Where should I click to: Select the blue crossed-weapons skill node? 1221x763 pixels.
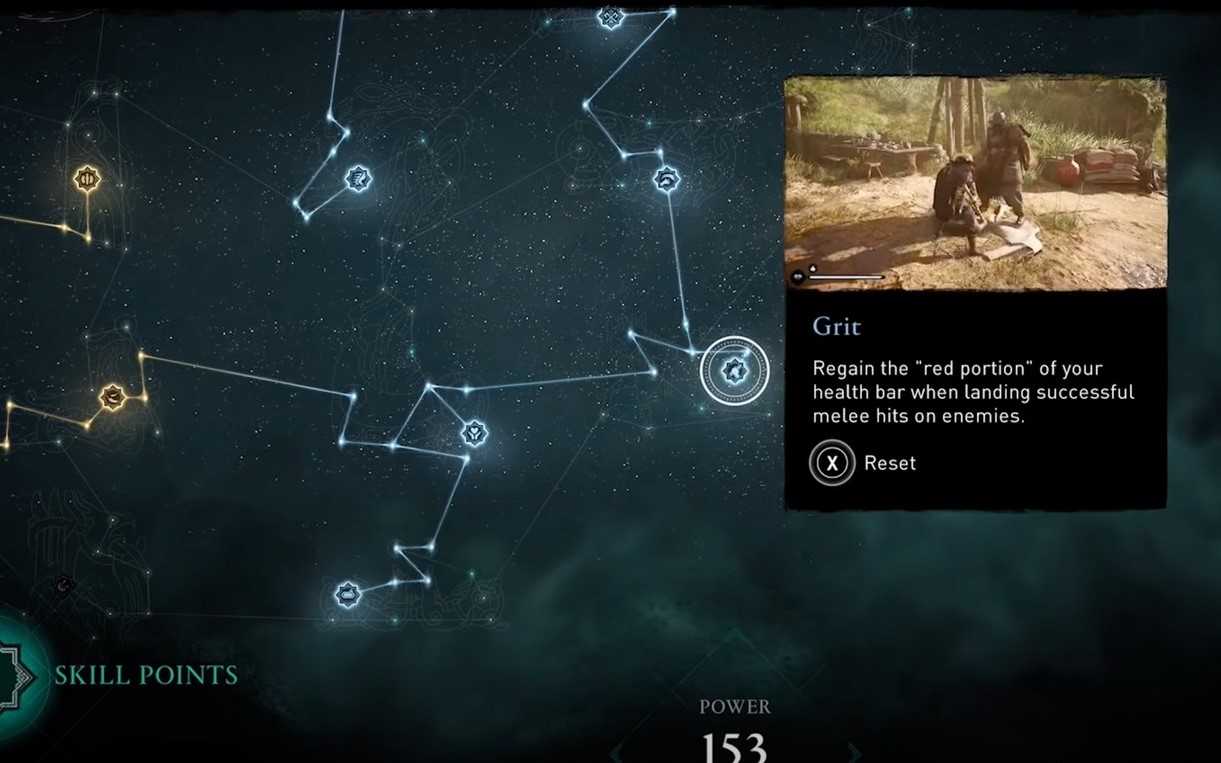point(610,17)
